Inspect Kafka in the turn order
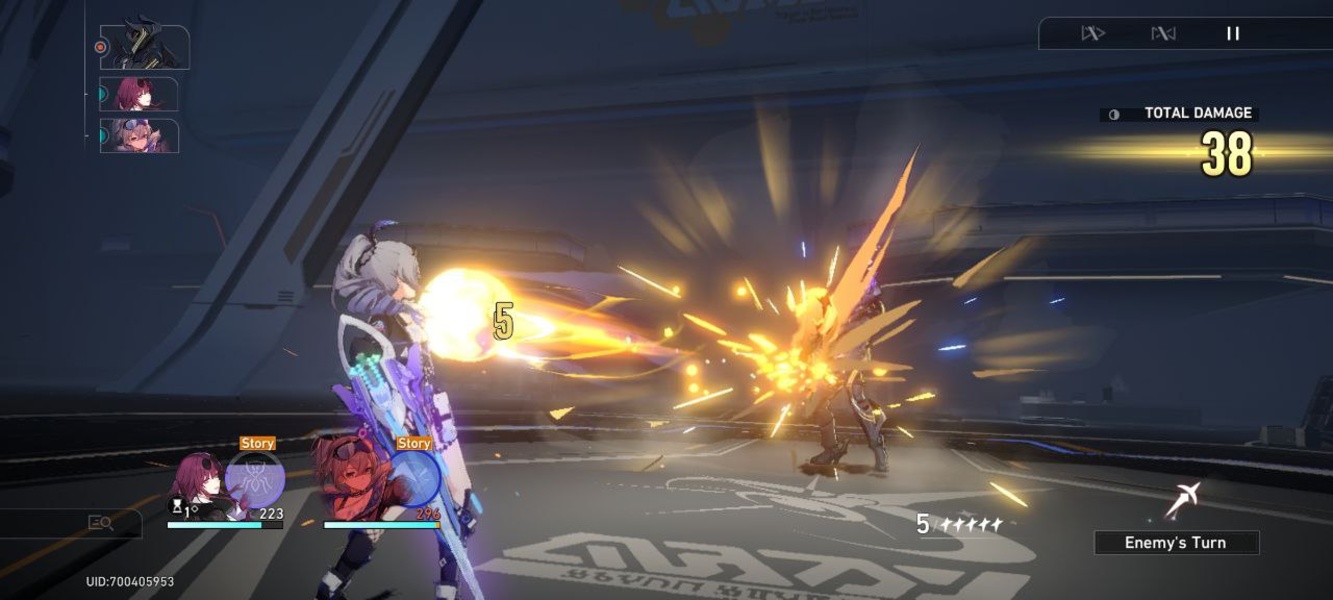1333x600 pixels. pos(140,94)
